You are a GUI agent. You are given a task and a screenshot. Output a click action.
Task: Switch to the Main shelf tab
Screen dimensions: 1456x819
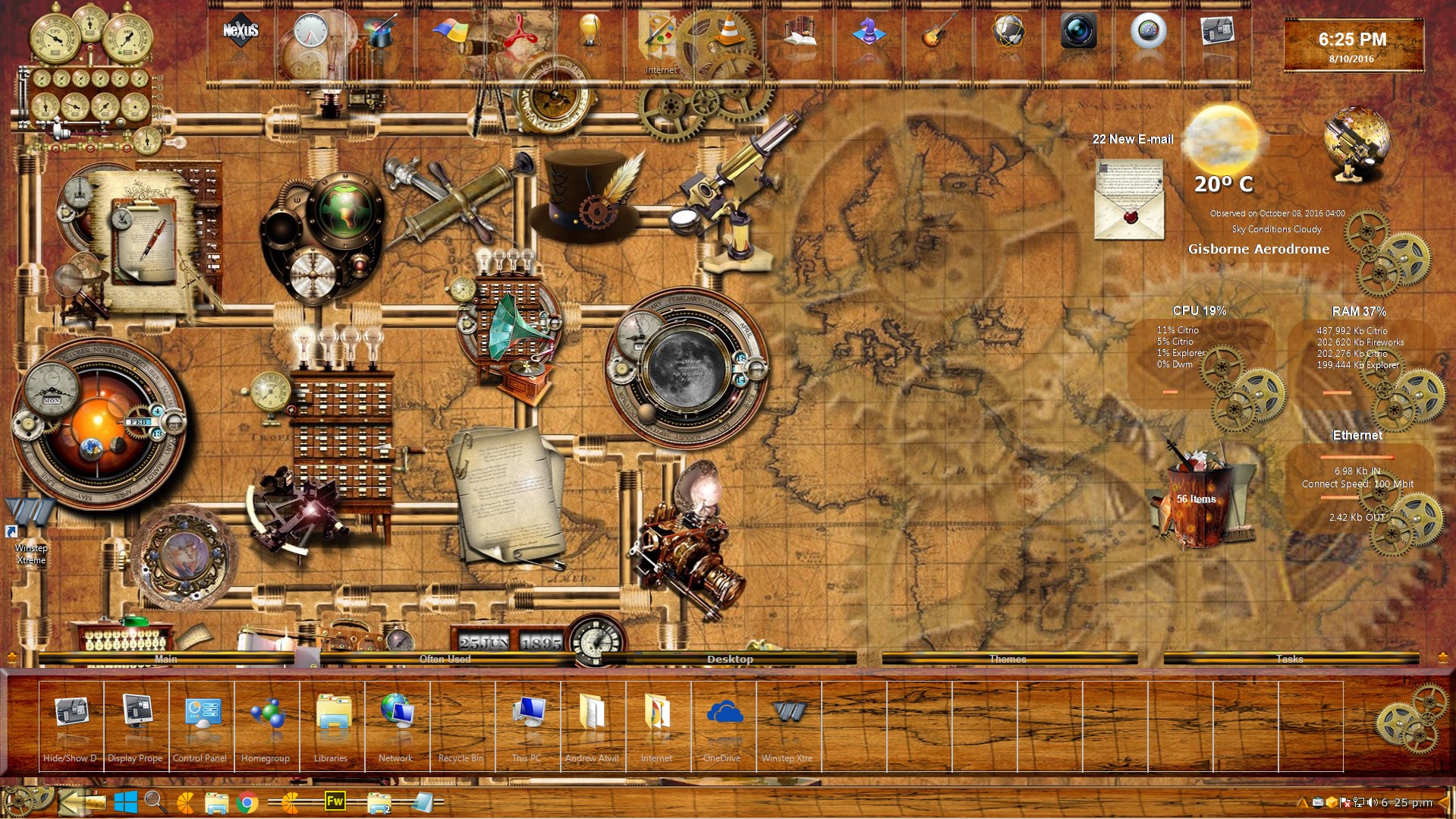point(165,659)
